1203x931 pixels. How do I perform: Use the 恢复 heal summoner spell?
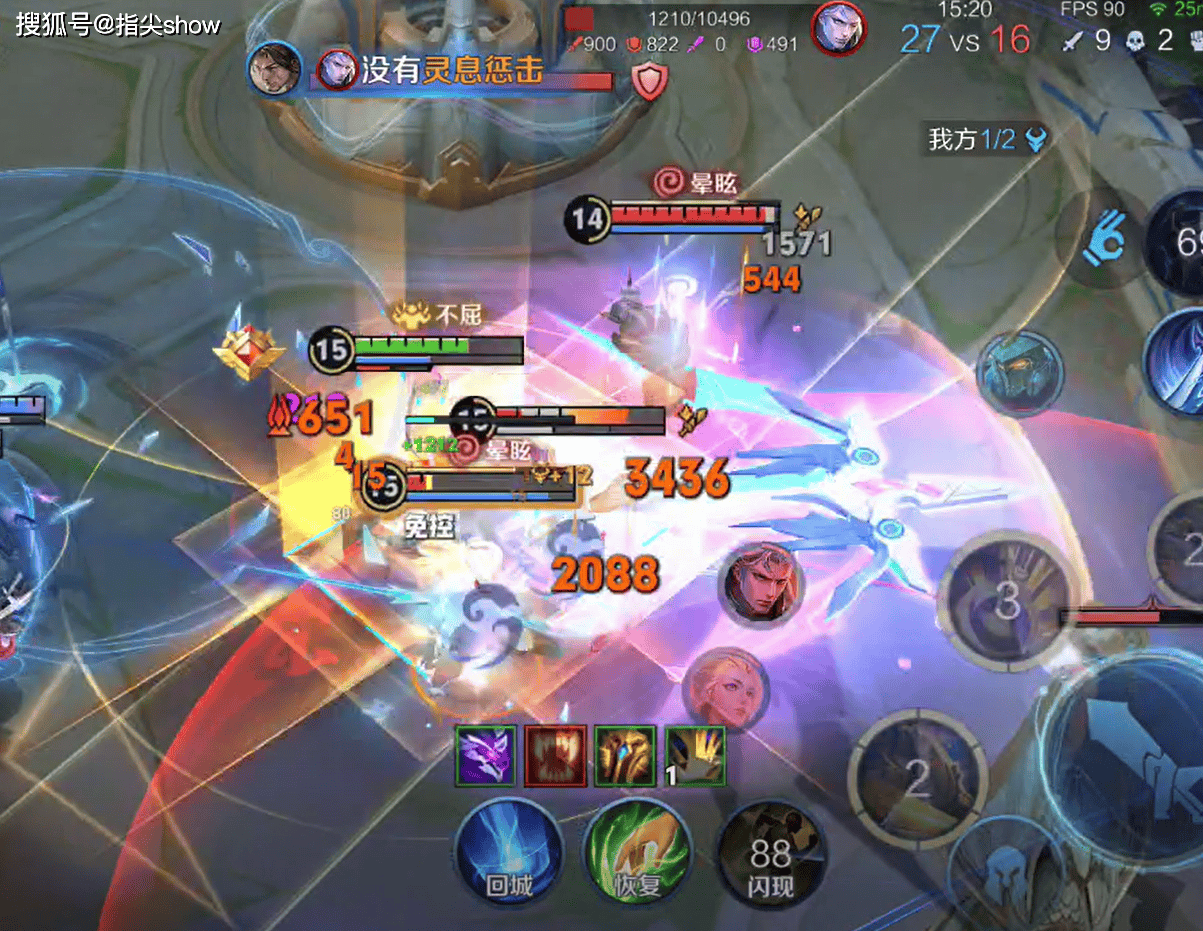pyautogui.click(x=637, y=852)
